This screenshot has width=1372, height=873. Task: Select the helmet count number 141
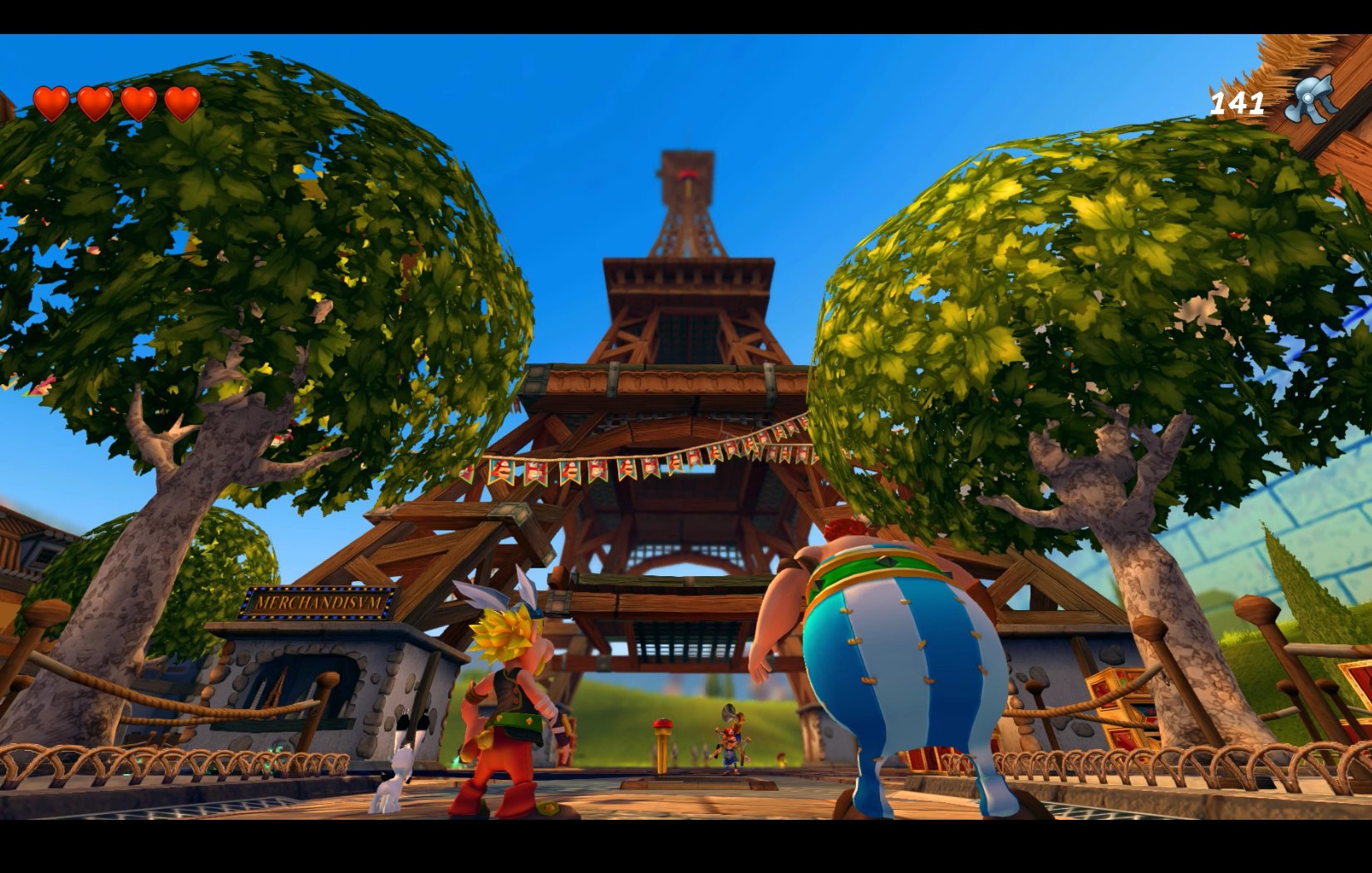[x=1236, y=103]
